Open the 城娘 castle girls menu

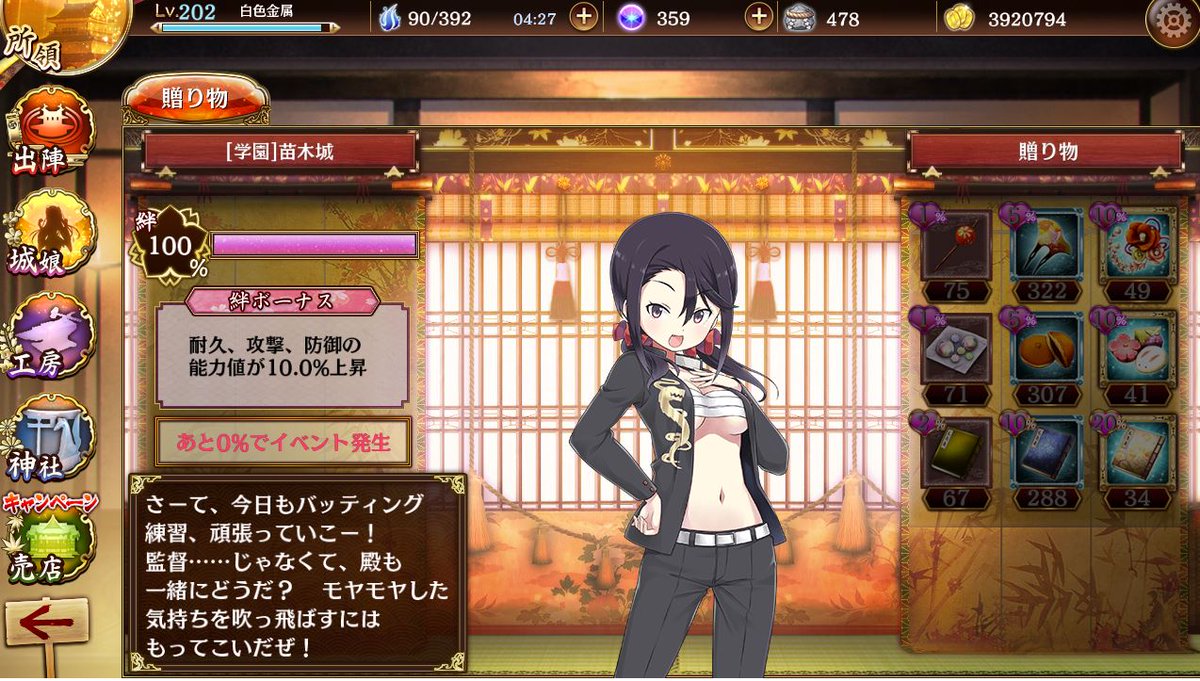[50, 233]
